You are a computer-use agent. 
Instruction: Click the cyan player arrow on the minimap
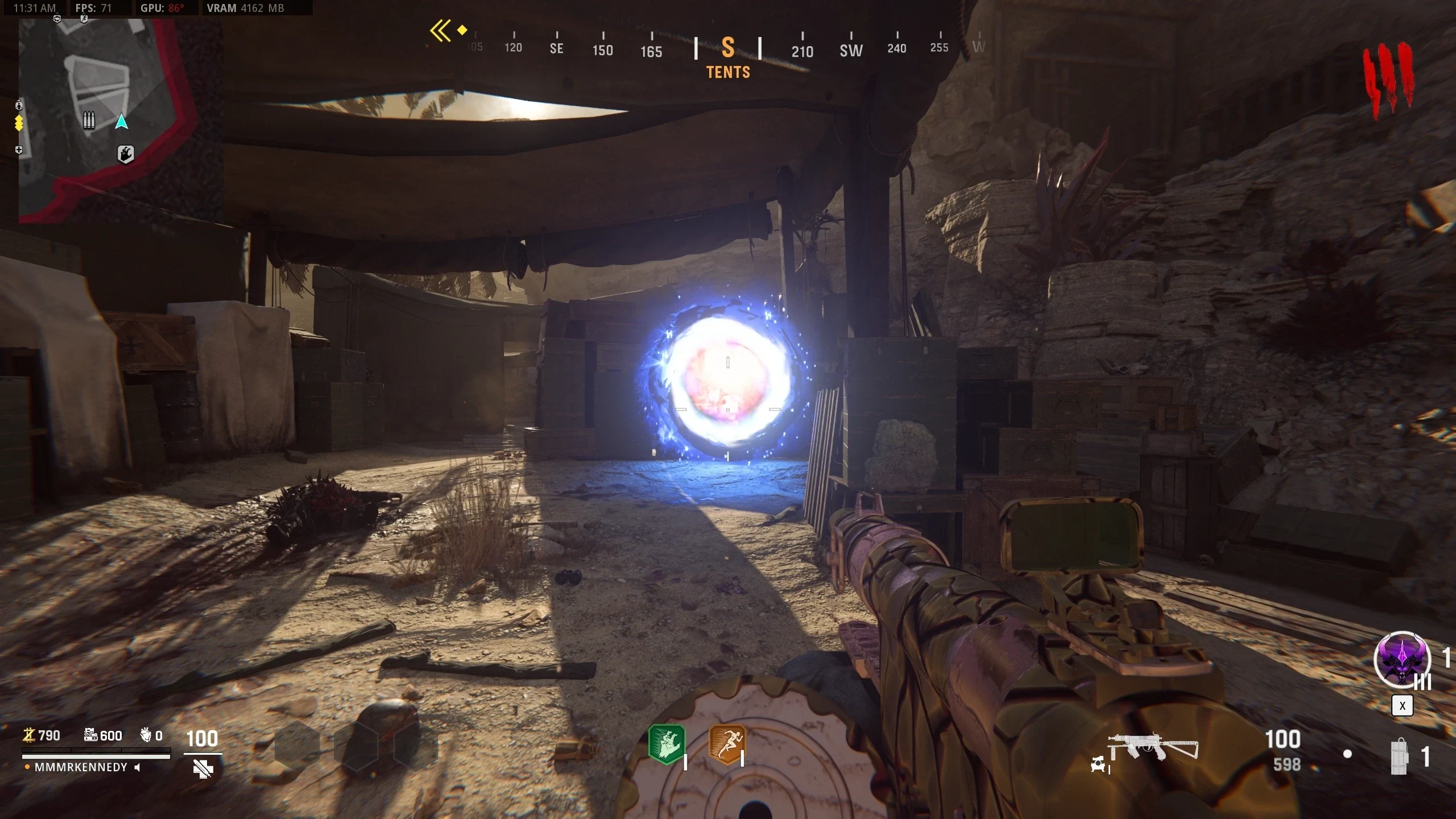point(121,122)
